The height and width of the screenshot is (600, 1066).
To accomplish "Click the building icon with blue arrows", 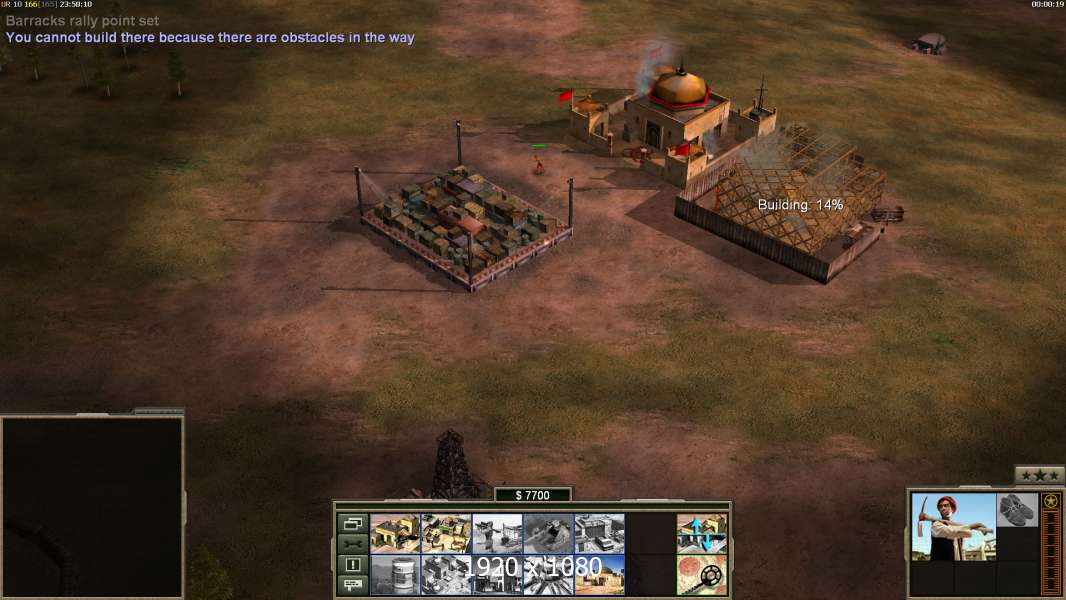I will pyautogui.click(x=702, y=533).
